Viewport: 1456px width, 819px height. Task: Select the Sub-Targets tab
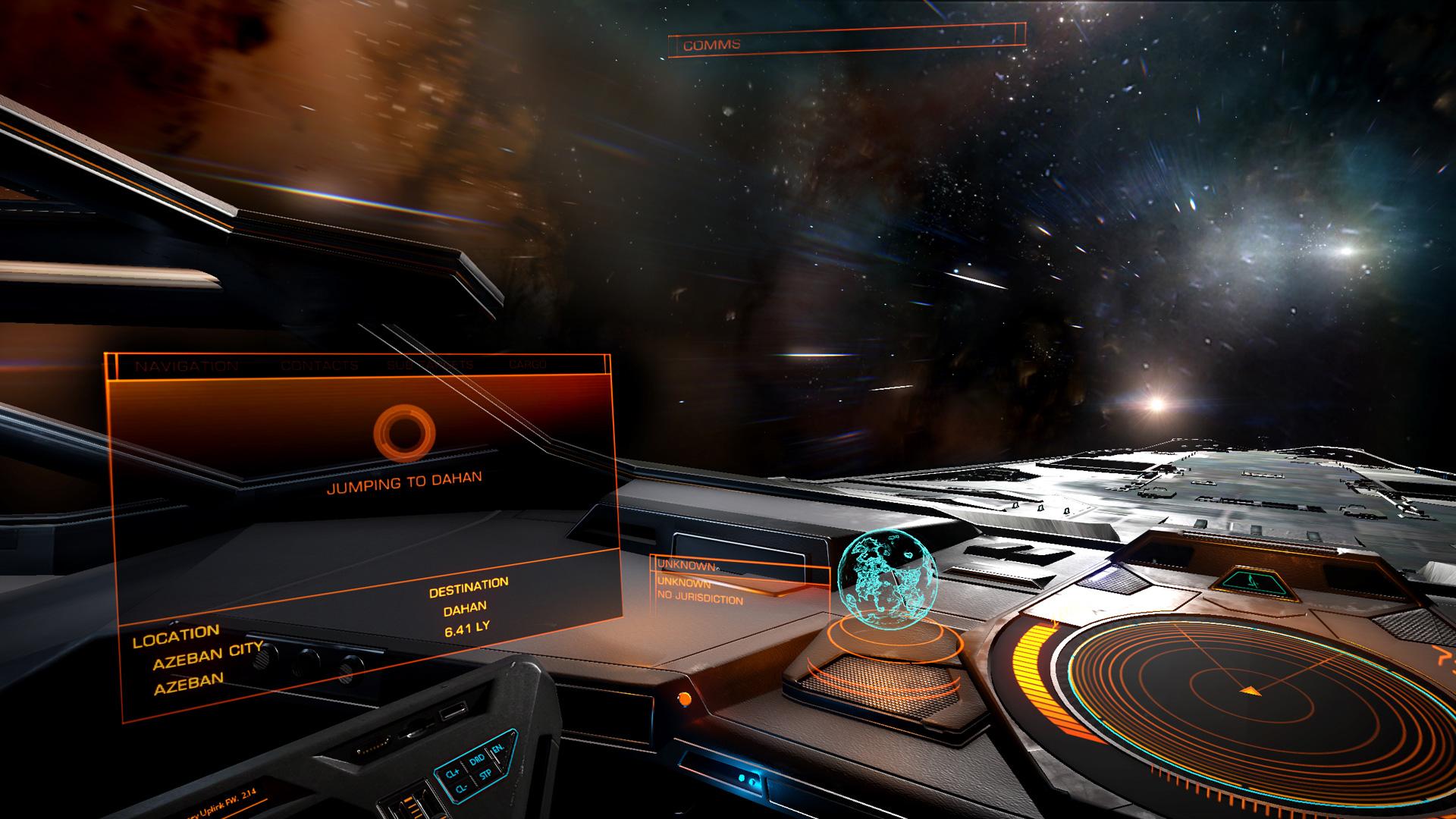point(430,365)
